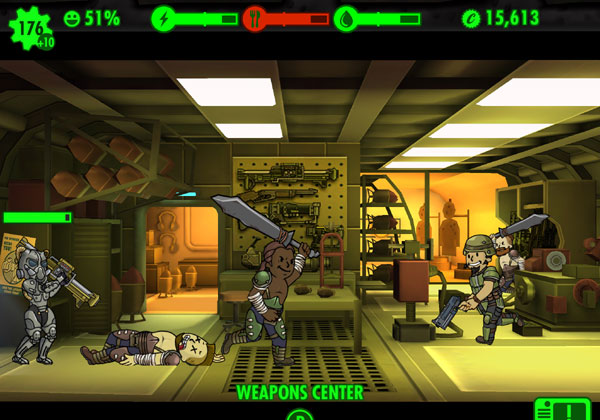Click the bottle caps currency icon
Viewport: 600px width, 420px height.
tap(470, 18)
